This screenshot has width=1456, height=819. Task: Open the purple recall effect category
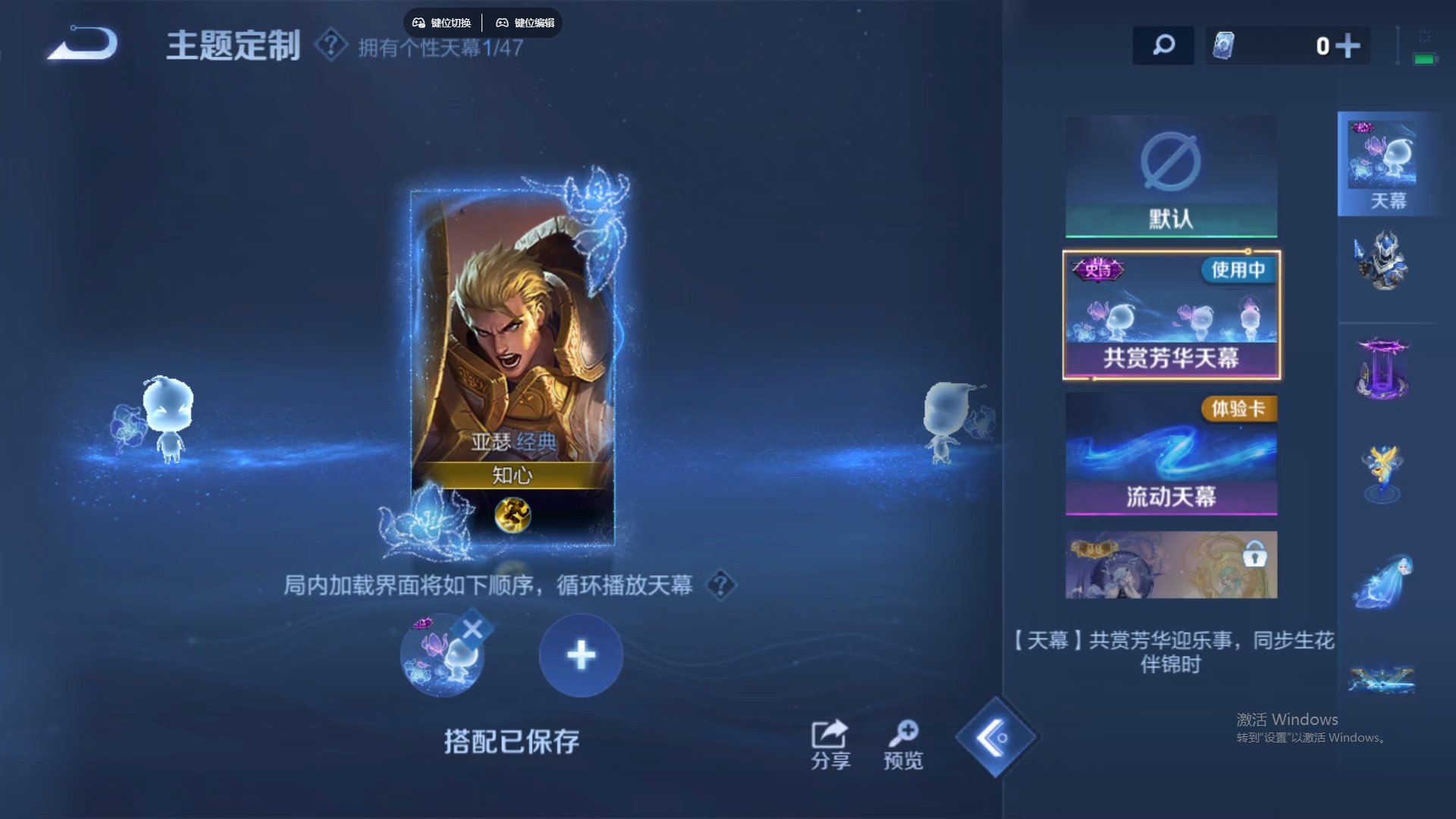[x=1385, y=368]
